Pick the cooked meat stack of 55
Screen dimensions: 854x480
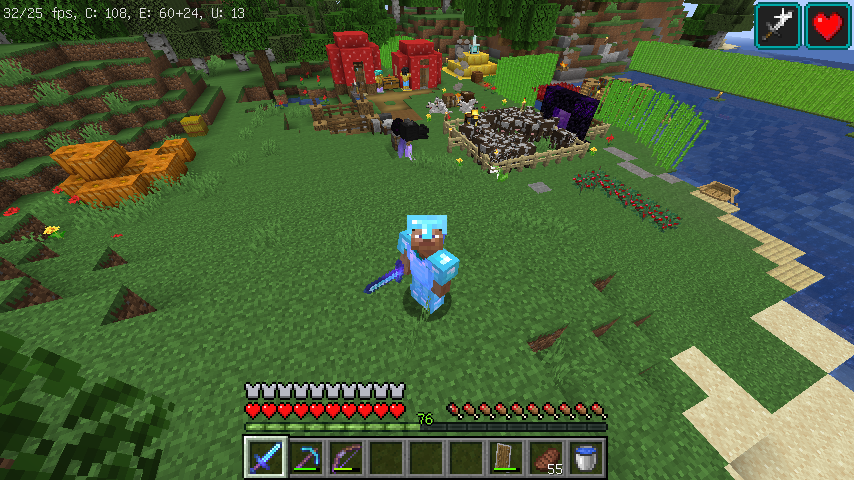click(x=546, y=458)
